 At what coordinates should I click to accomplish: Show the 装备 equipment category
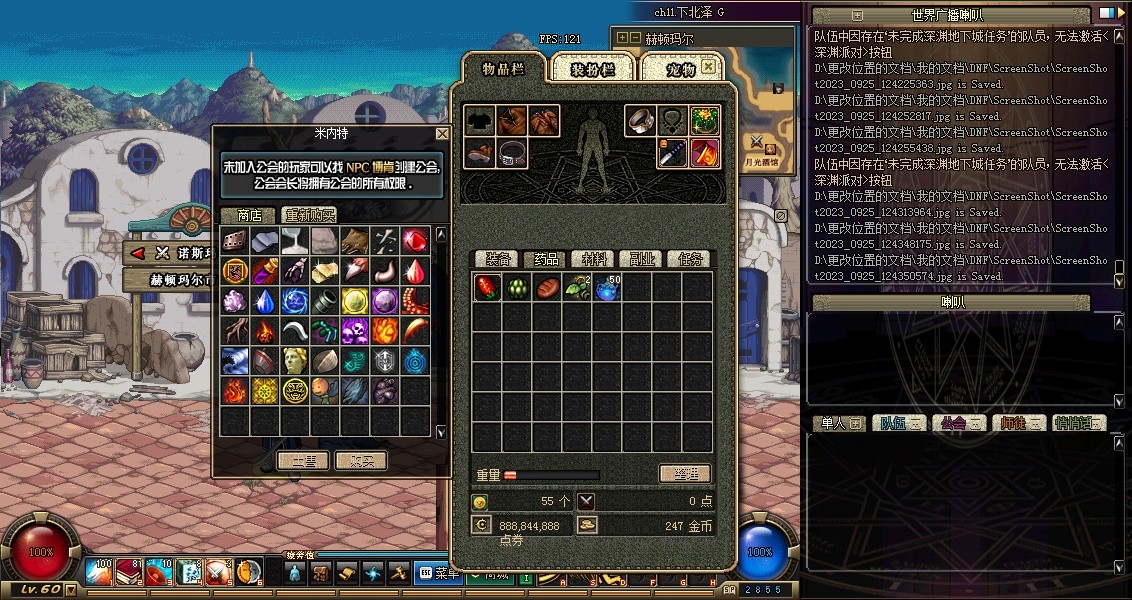(x=496, y=259)
